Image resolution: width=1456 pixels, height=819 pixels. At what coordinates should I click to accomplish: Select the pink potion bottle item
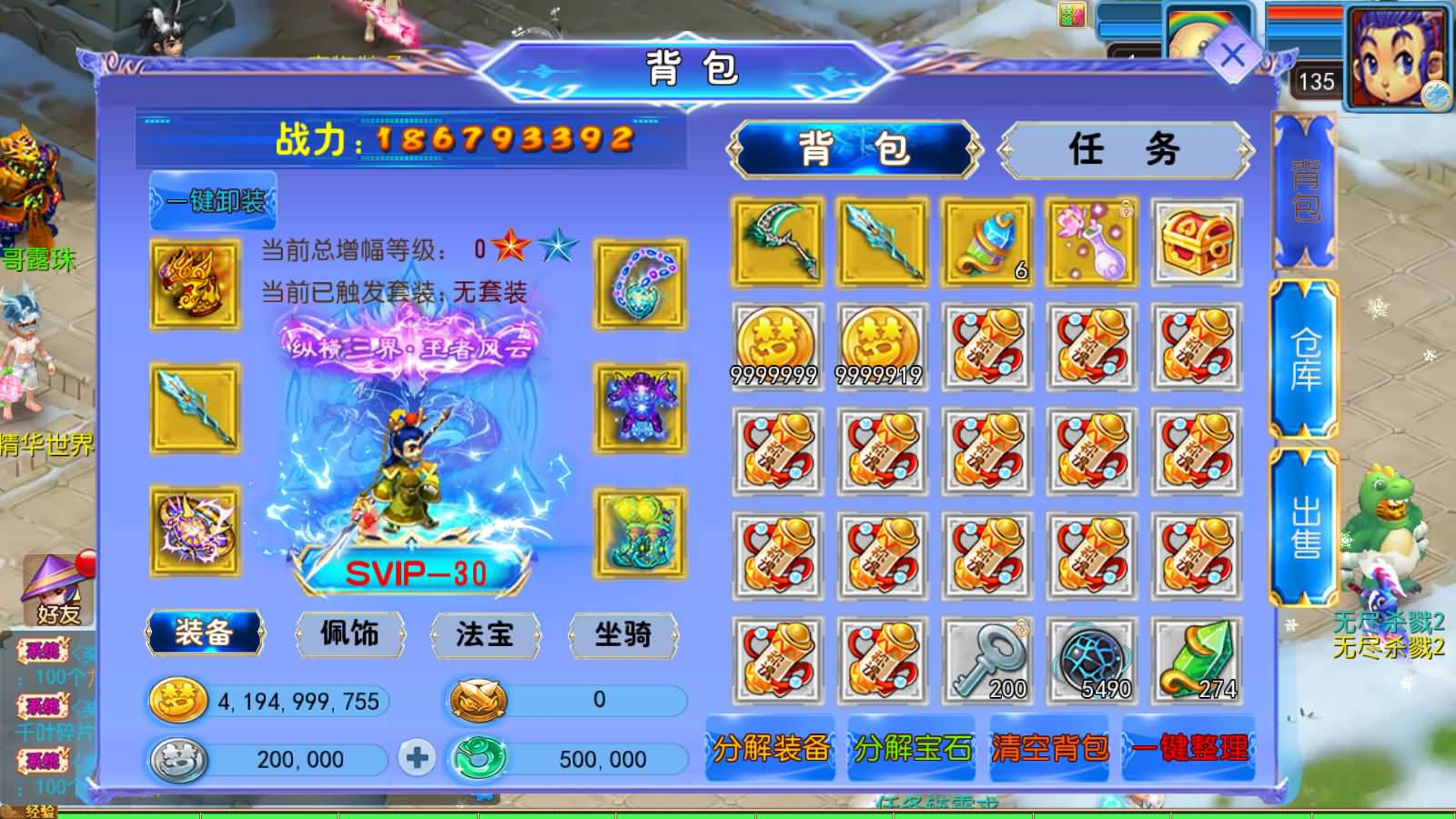coord(1092,243)
